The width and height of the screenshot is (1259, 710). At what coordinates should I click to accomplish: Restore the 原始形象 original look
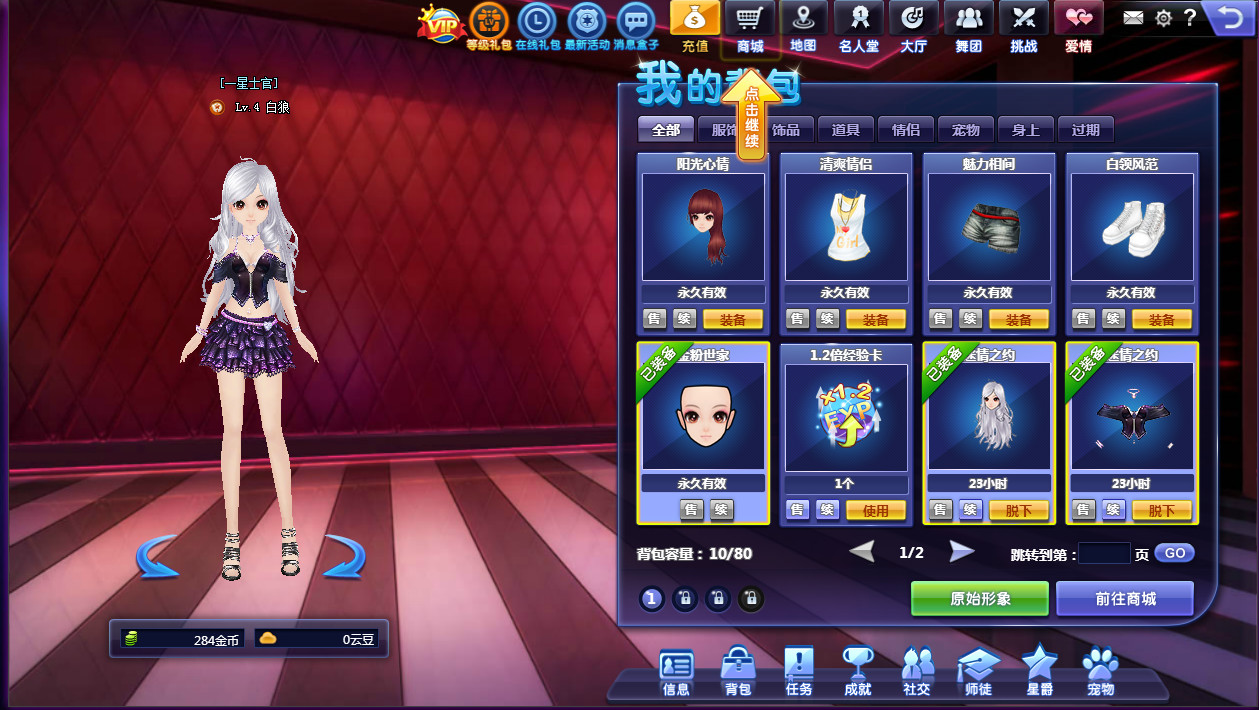pyautogui.click(x=980, y=599)
